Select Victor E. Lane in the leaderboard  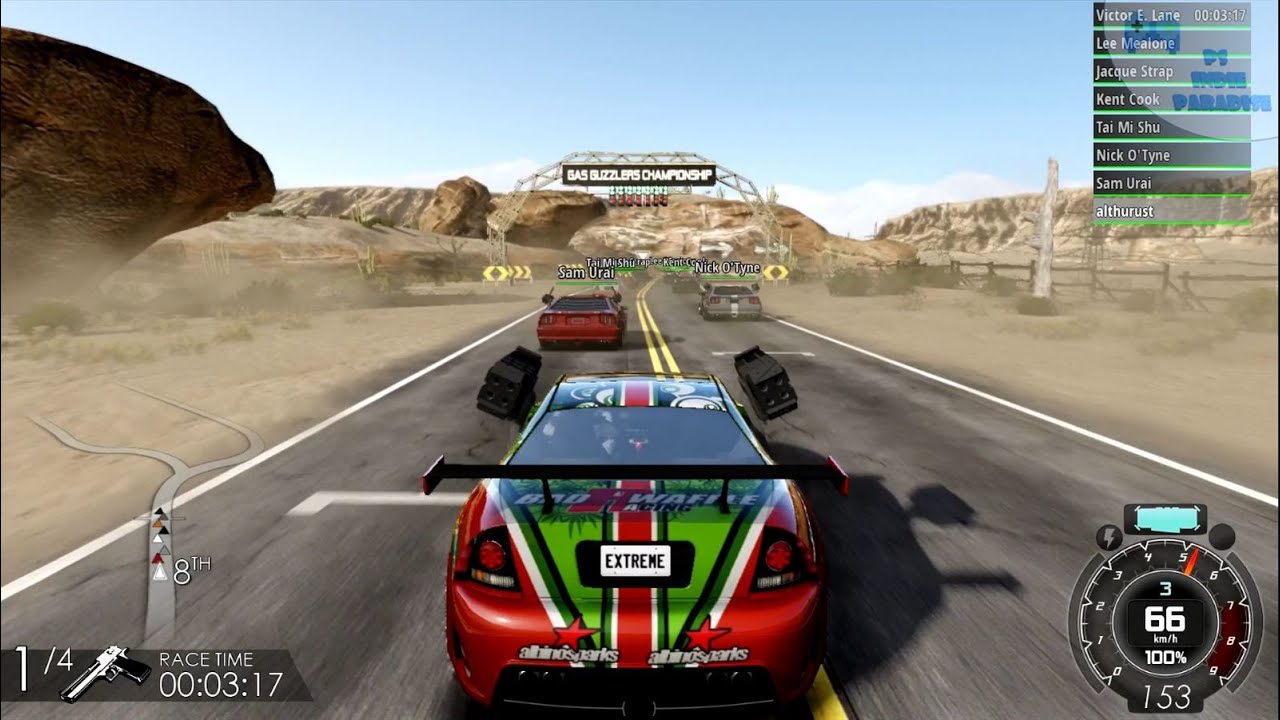click(x=1170, y=16)
